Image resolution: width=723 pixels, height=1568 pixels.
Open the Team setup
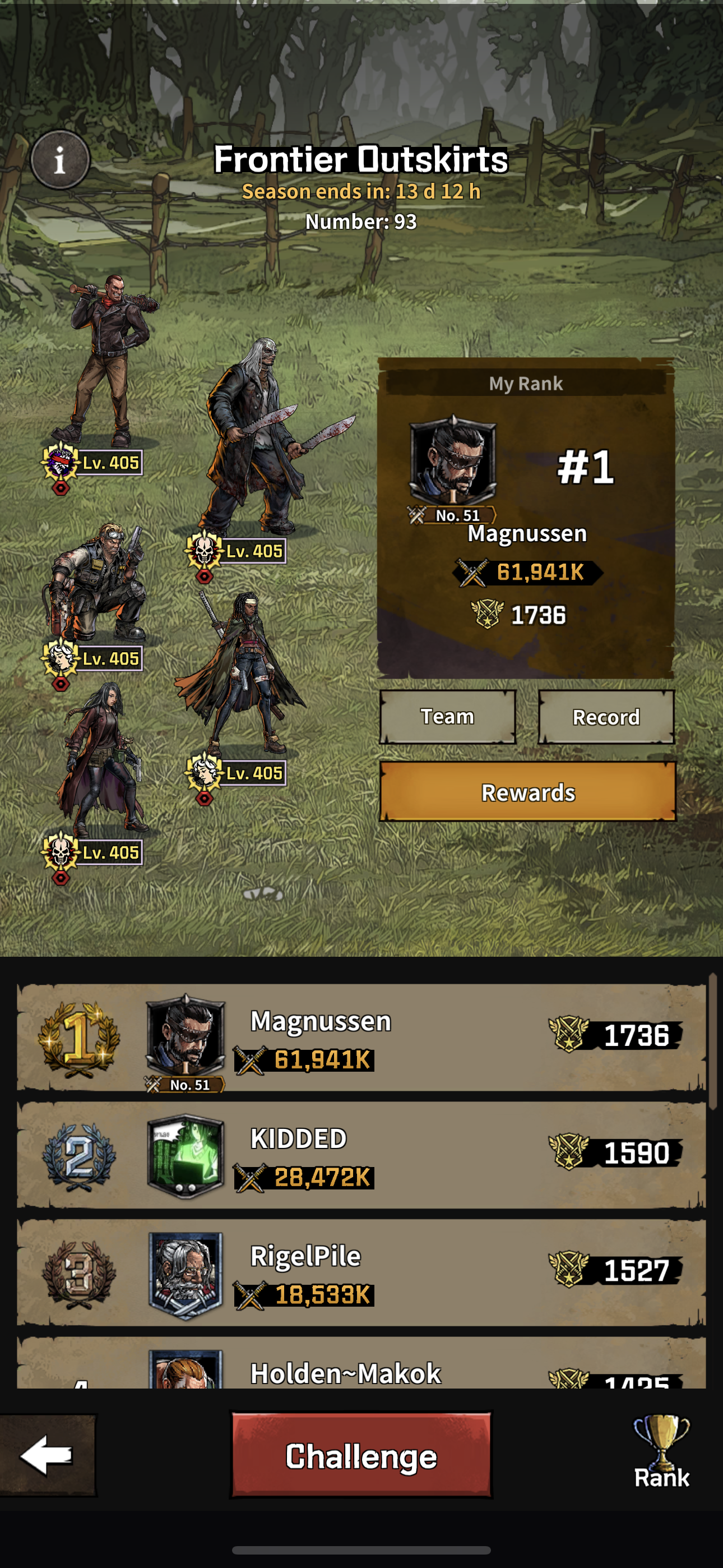pyautogui.click(x=448, y=717)
